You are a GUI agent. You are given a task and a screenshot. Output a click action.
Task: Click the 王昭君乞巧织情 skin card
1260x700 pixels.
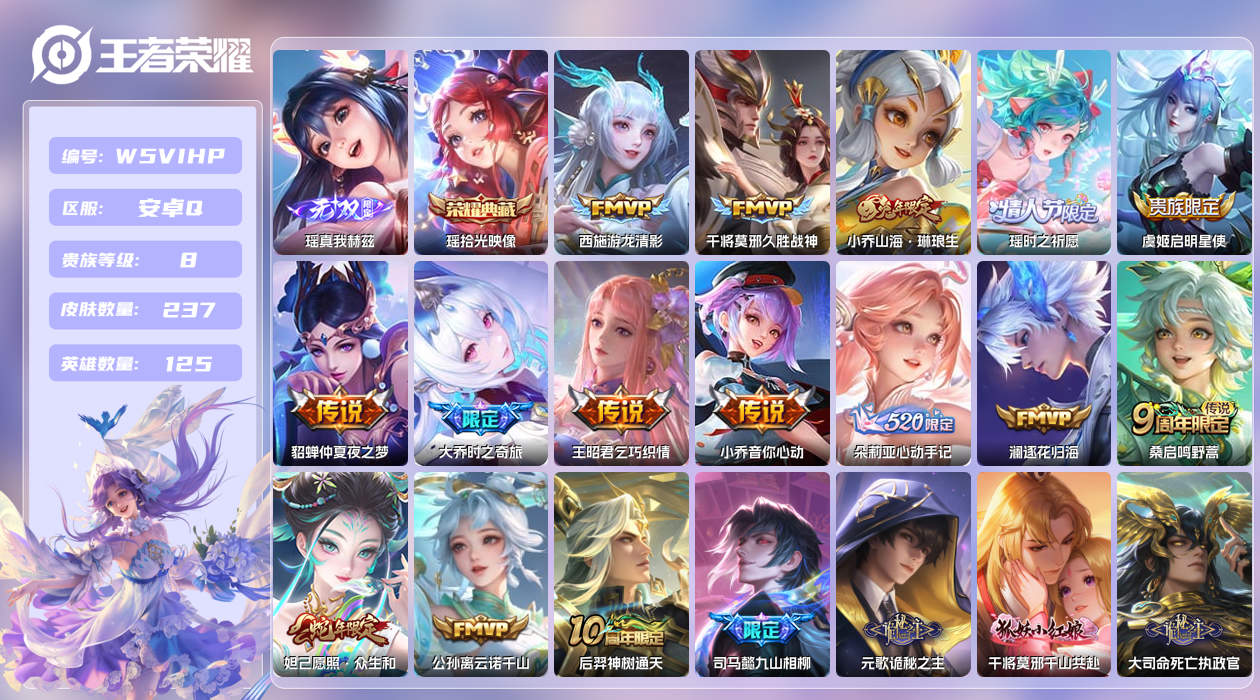click(621, 363)
